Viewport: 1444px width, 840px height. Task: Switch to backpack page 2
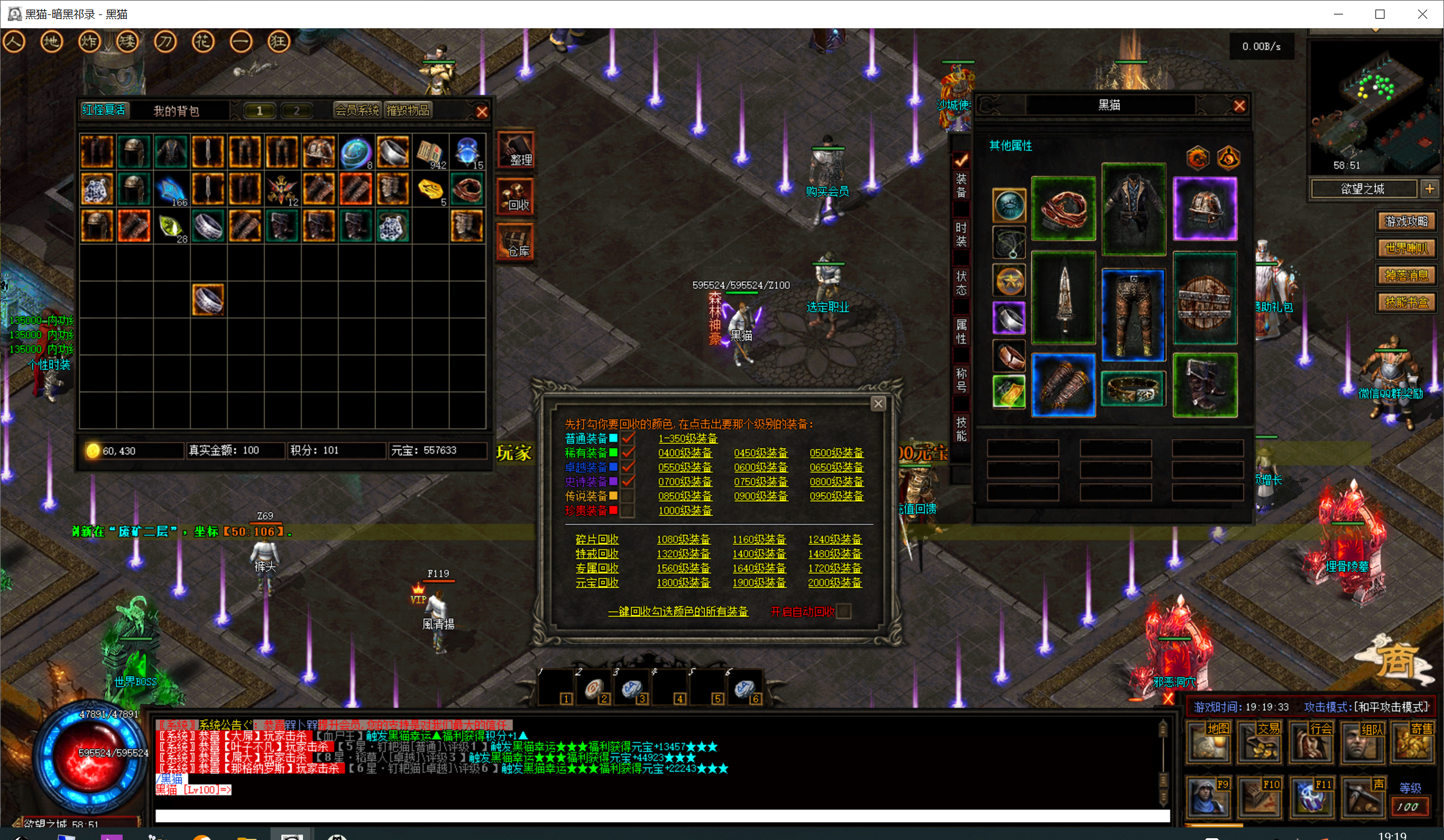click(296, 111)
